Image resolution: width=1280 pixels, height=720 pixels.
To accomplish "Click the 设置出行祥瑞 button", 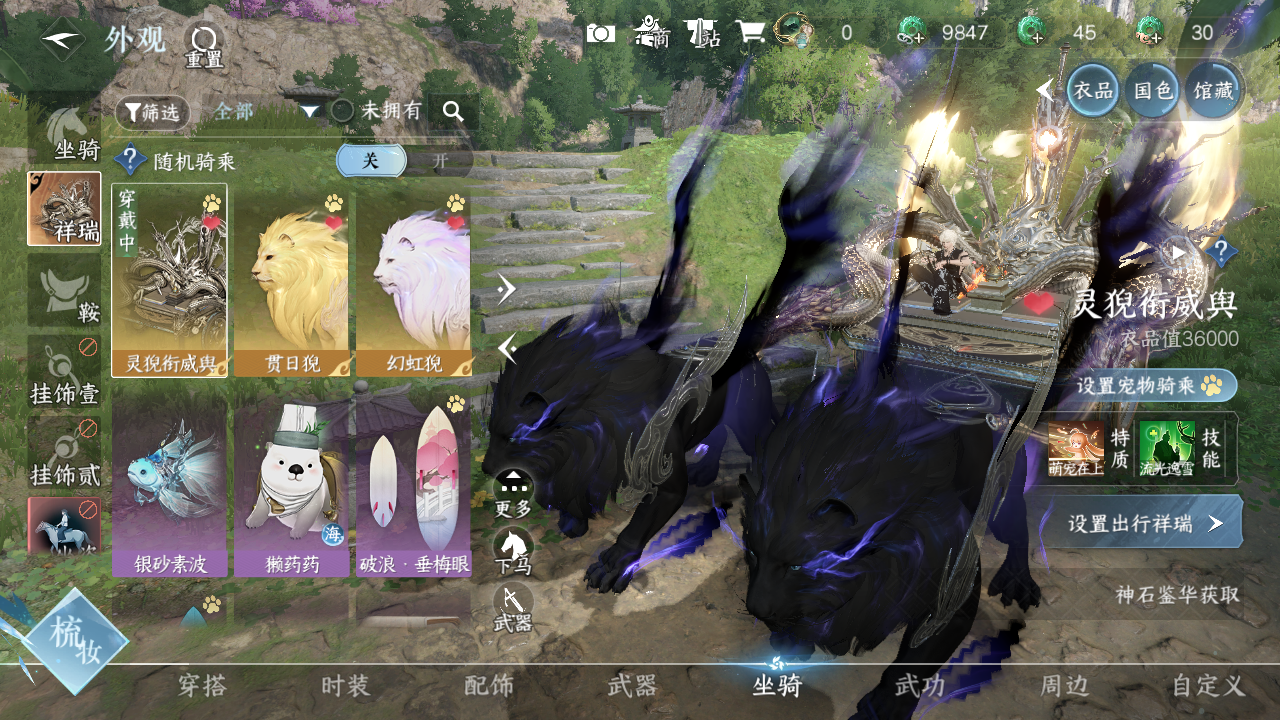I will click(1143, 523).
